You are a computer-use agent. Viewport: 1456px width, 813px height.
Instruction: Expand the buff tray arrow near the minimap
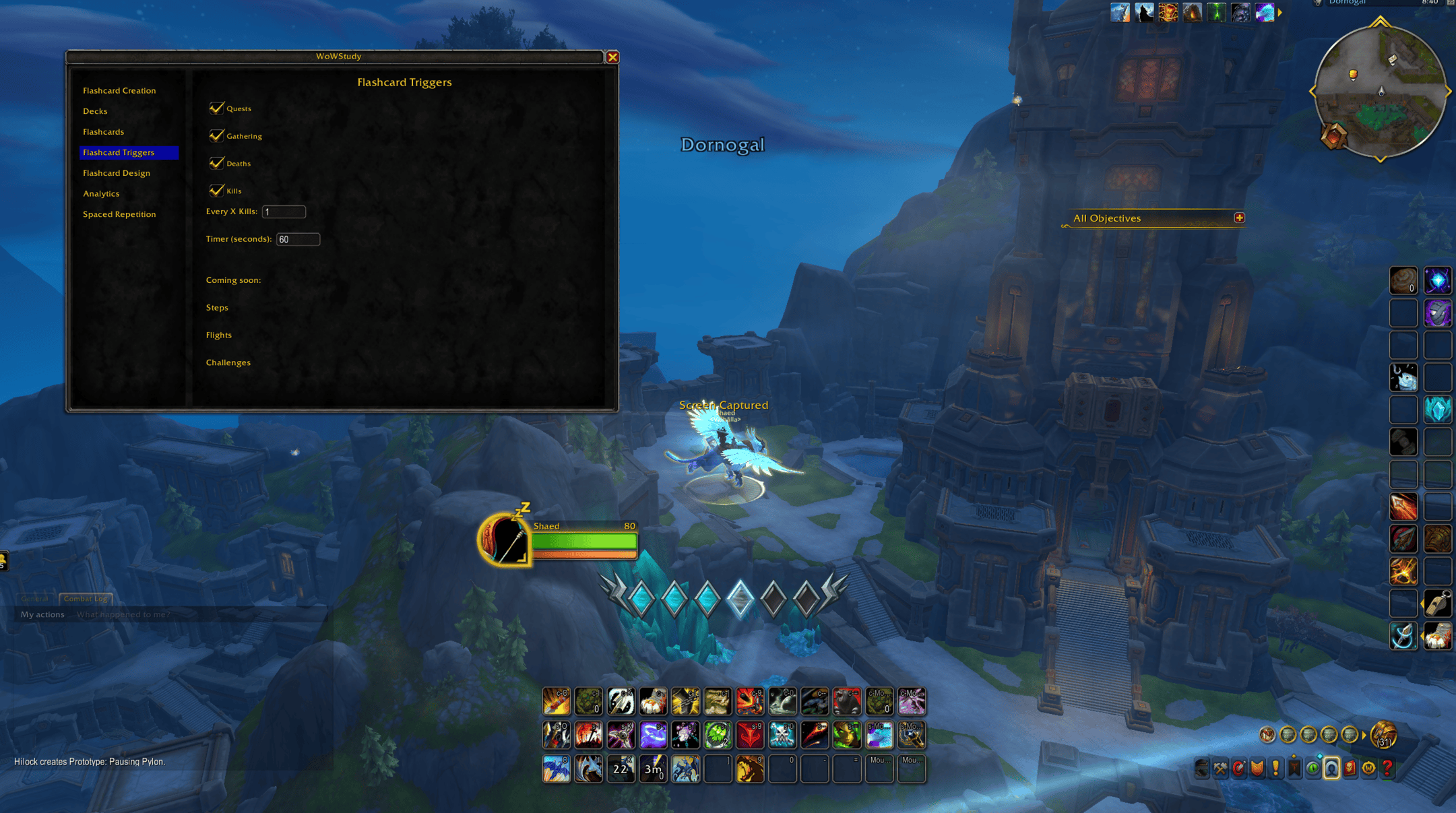pyautogui.click(x=1278, y=11)
